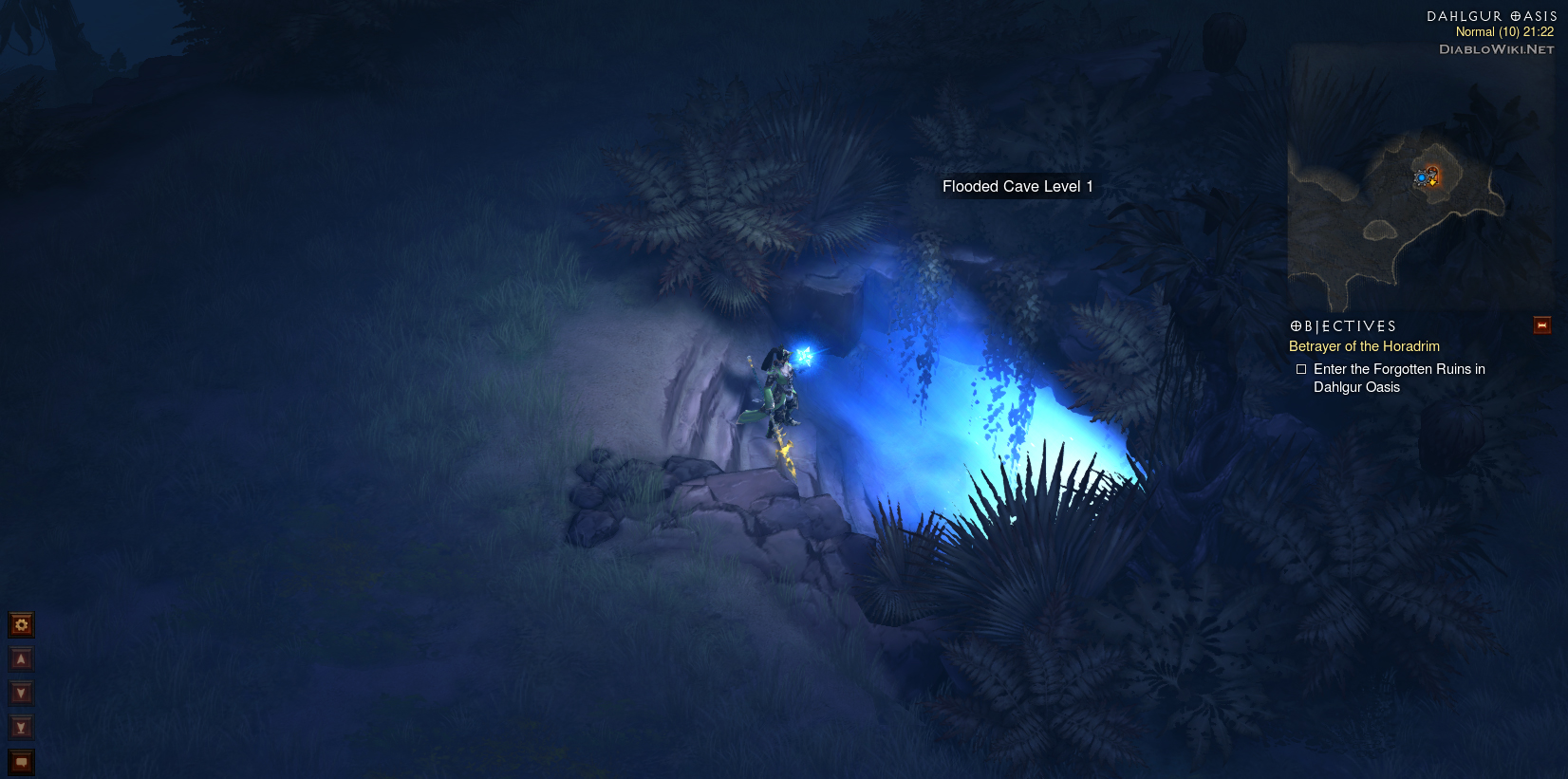
Task: Click the Flooded Cave Level 1 label
Action: point(1017,187)
